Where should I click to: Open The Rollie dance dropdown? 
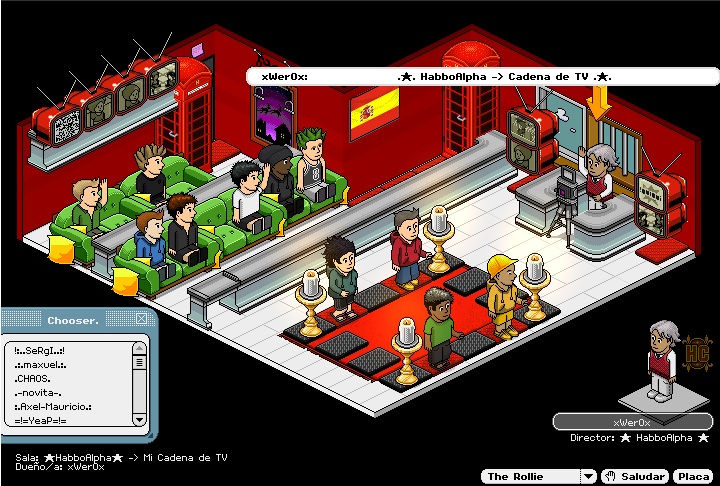pos(589,477)
